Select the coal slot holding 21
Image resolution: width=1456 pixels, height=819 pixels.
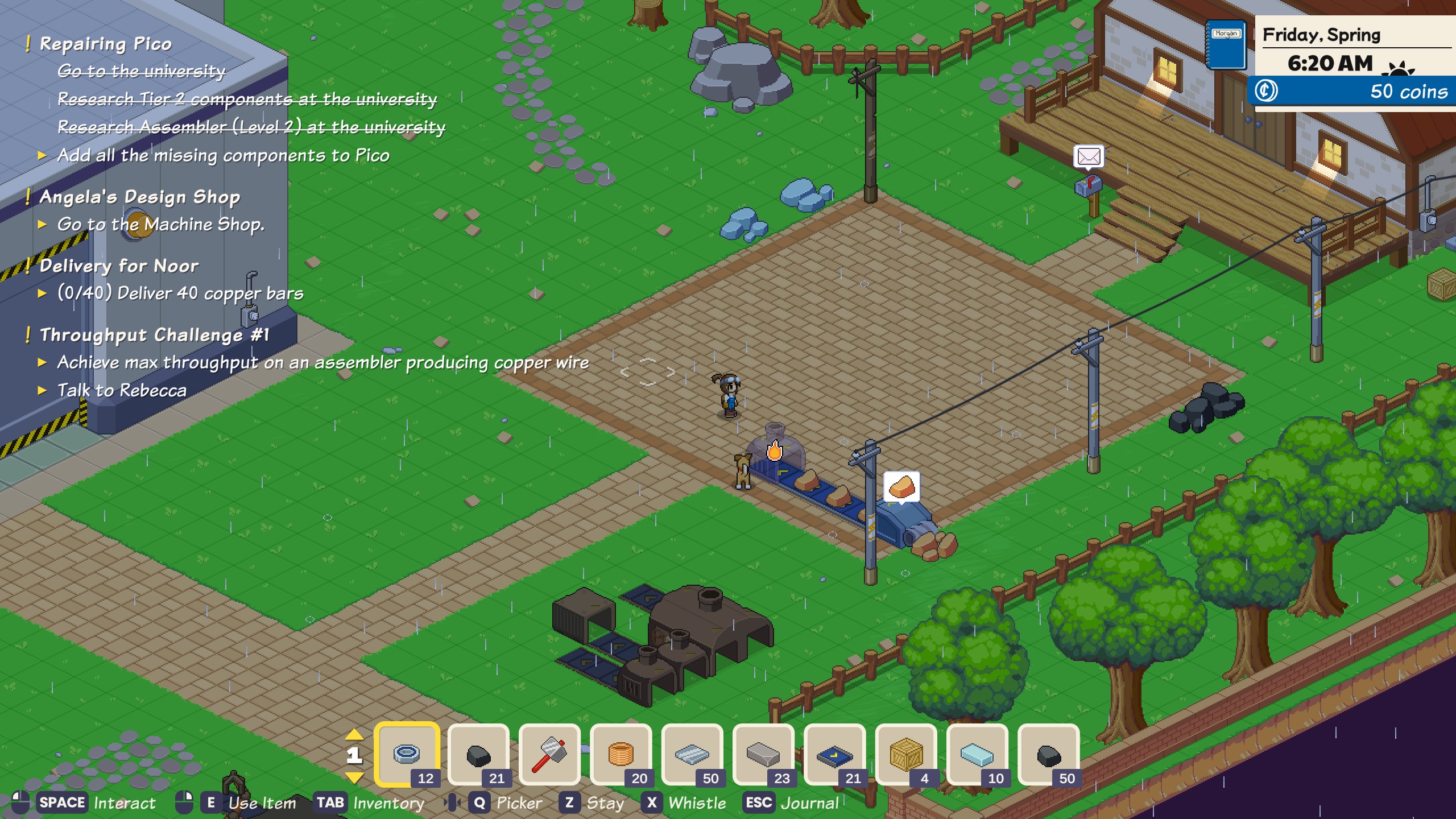click(478, 755)
